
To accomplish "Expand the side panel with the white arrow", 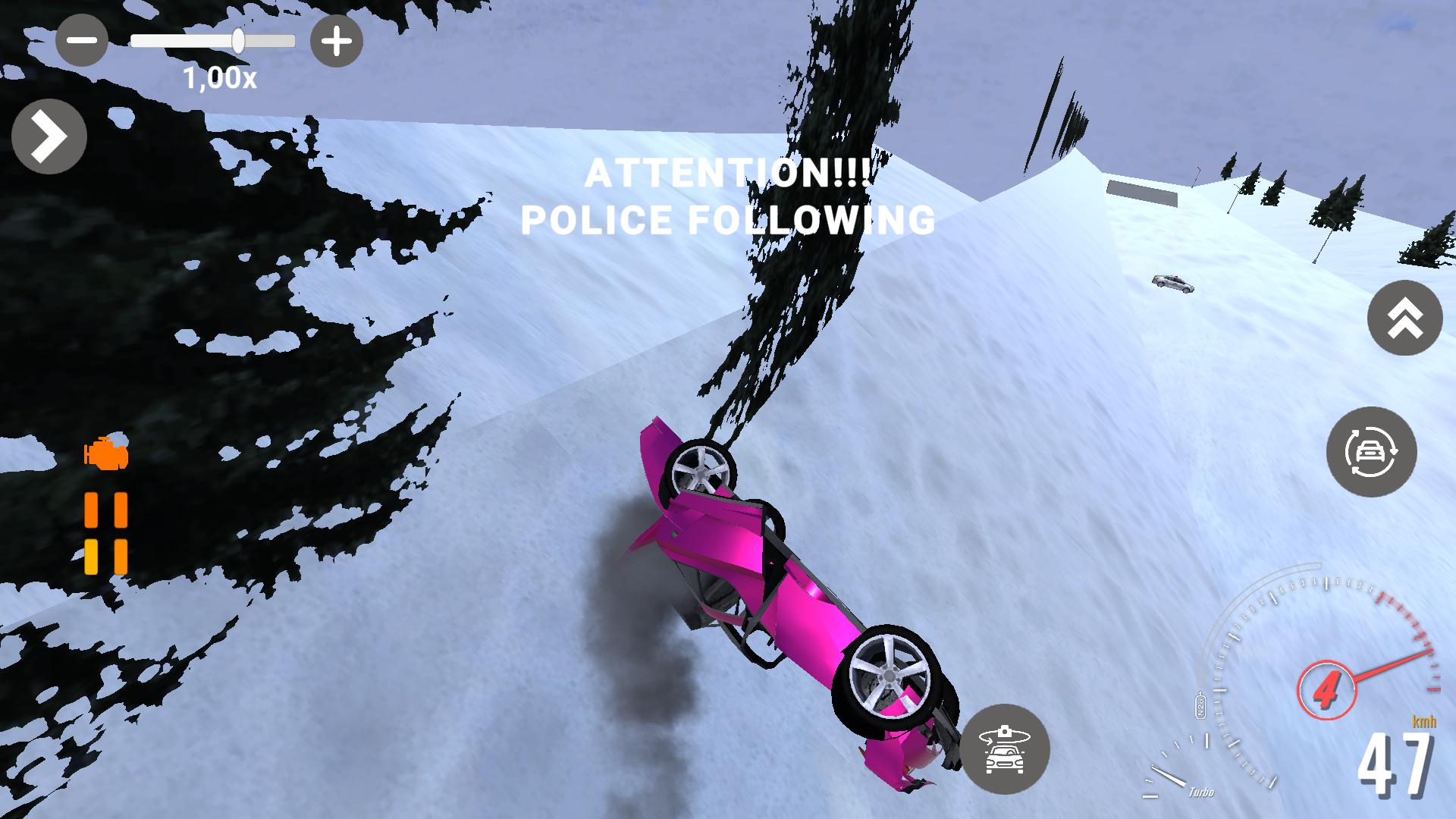I will (49, 135).
